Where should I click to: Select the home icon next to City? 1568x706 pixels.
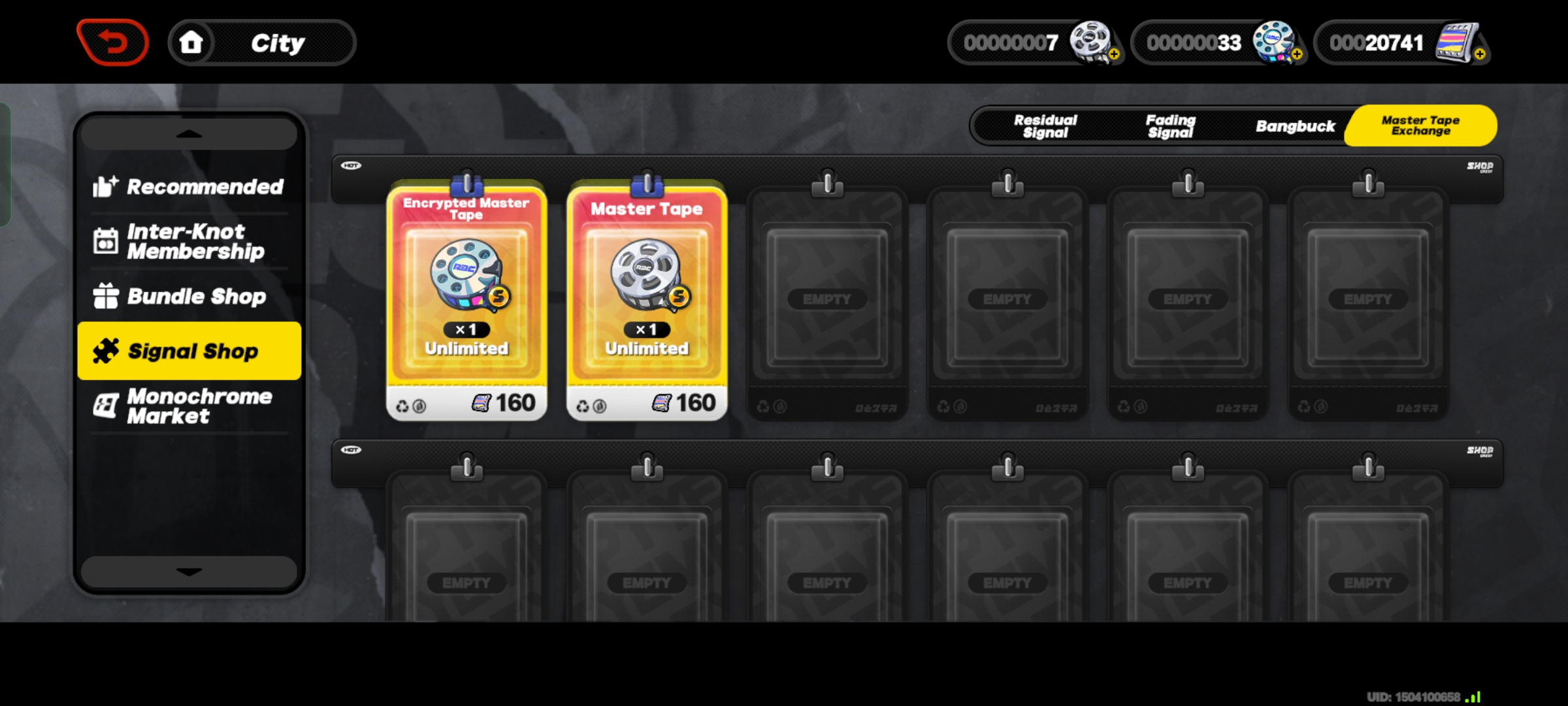click(191, 41)
